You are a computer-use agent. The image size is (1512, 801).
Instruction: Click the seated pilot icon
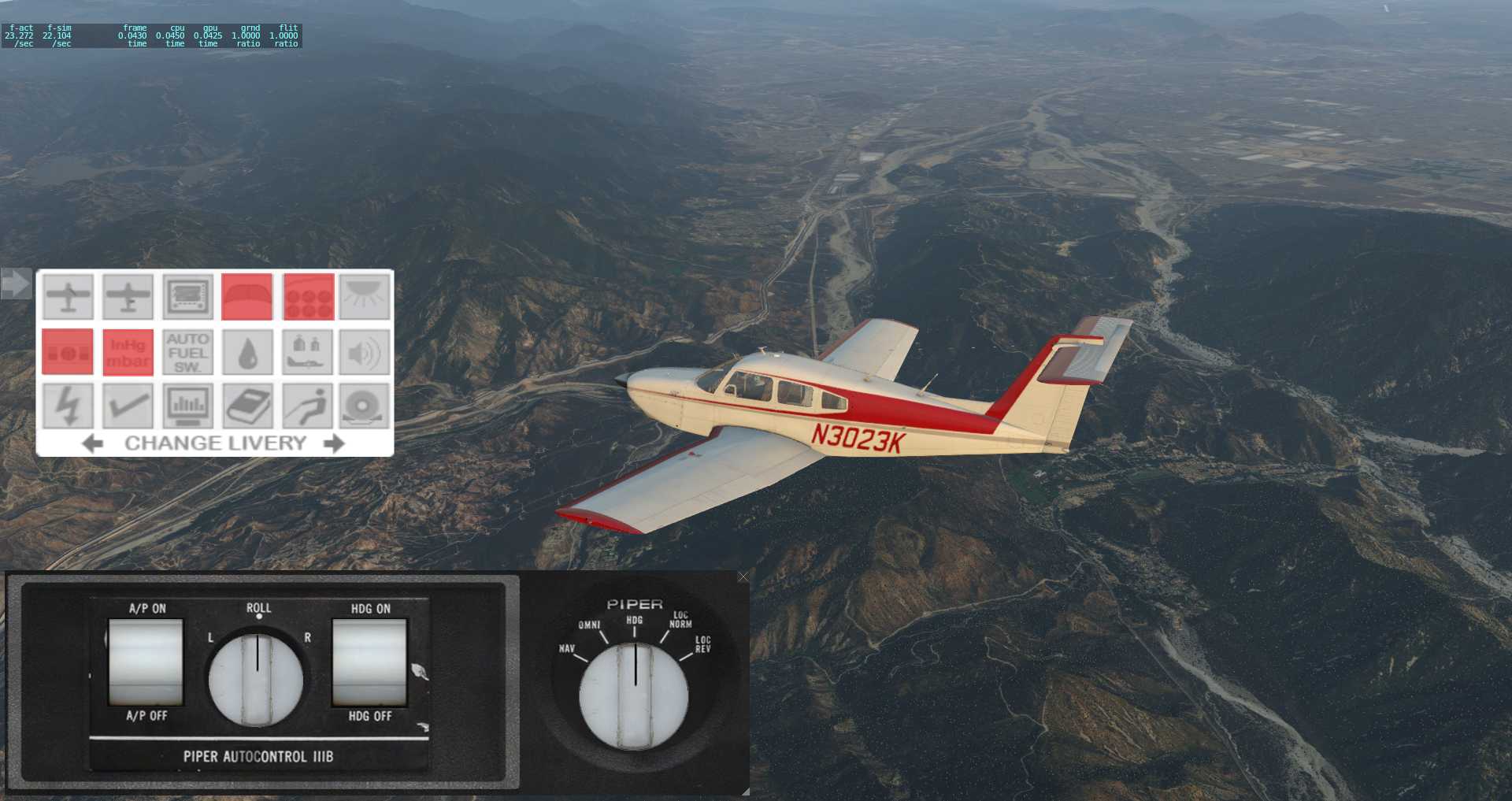pyautogui.click(x=308, y=406)
